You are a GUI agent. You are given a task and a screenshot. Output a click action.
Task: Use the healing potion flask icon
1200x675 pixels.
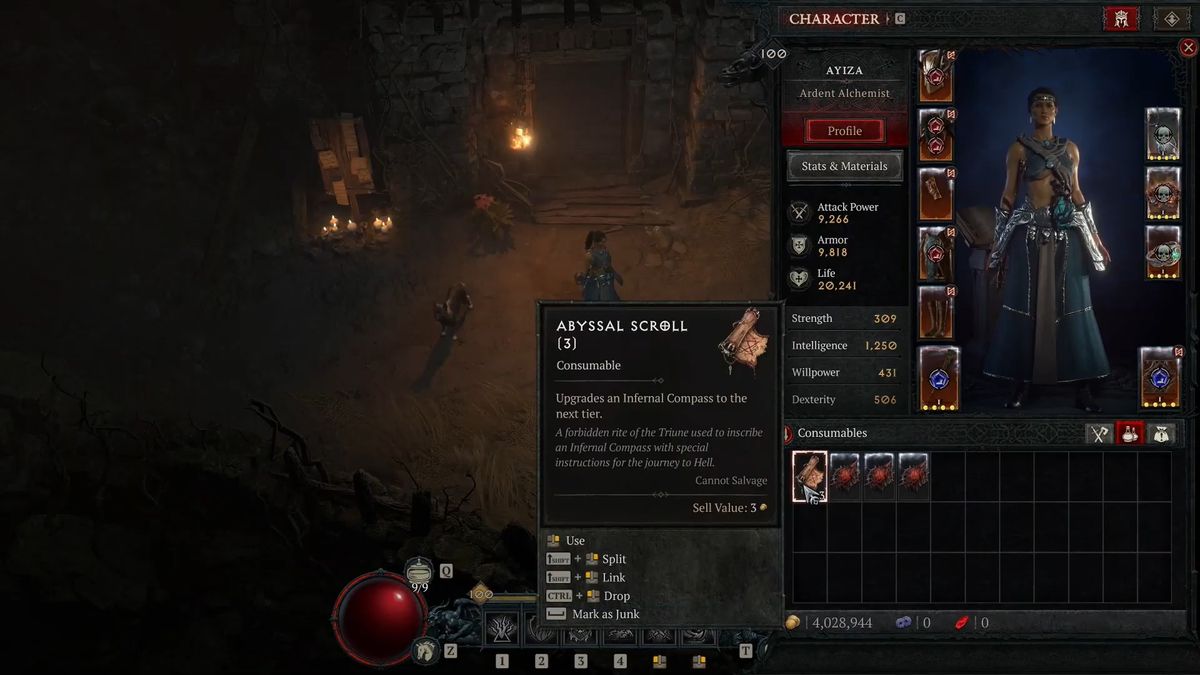point(419,571)
